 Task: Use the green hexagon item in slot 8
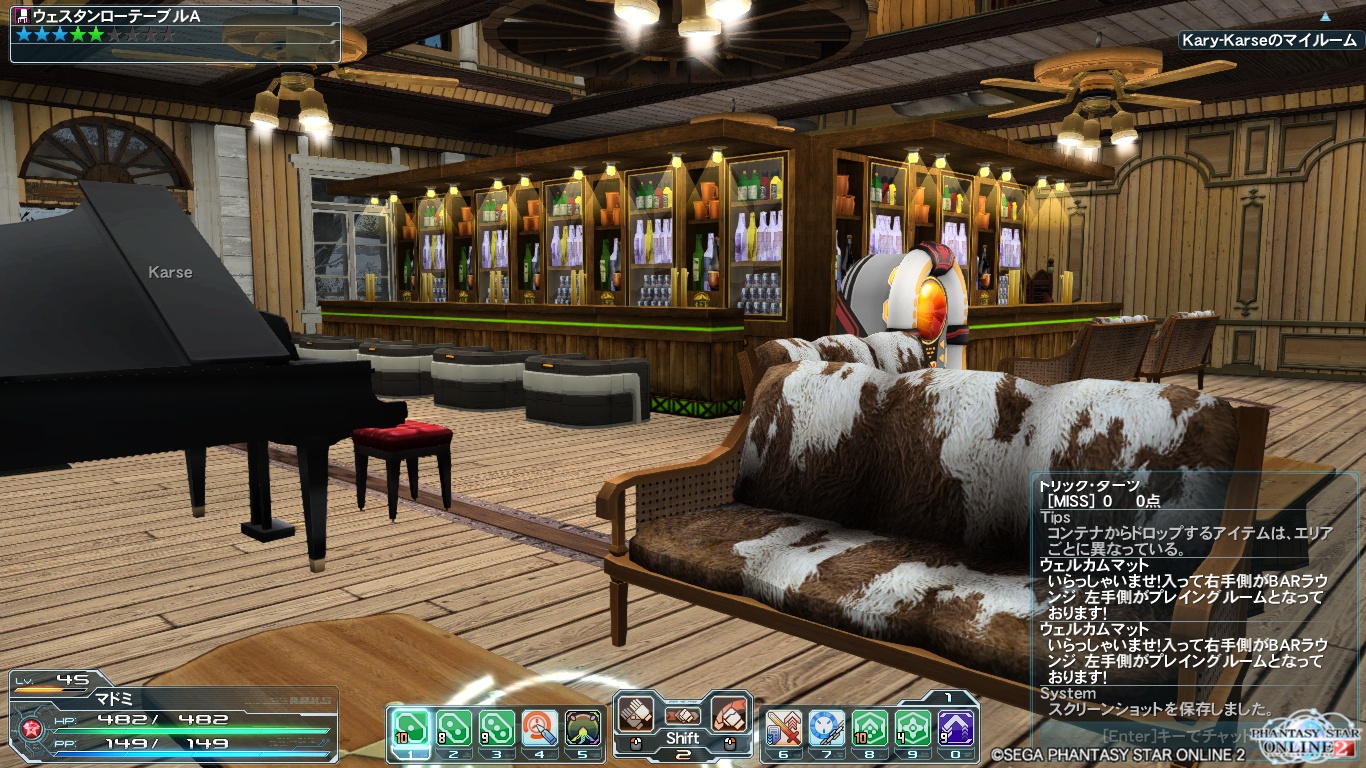click(x=870, y=728)
